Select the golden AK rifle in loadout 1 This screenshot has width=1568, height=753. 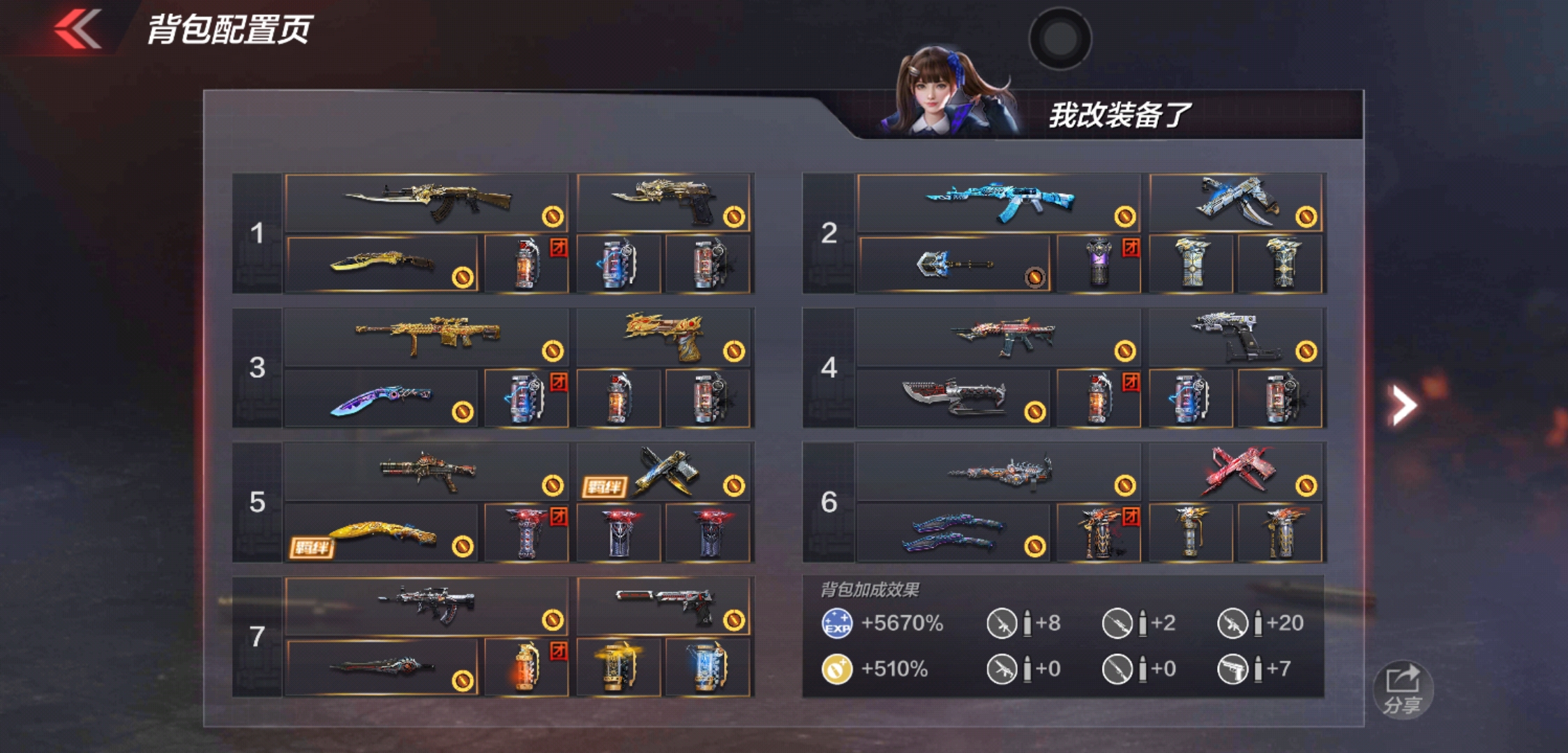point(427,202)
